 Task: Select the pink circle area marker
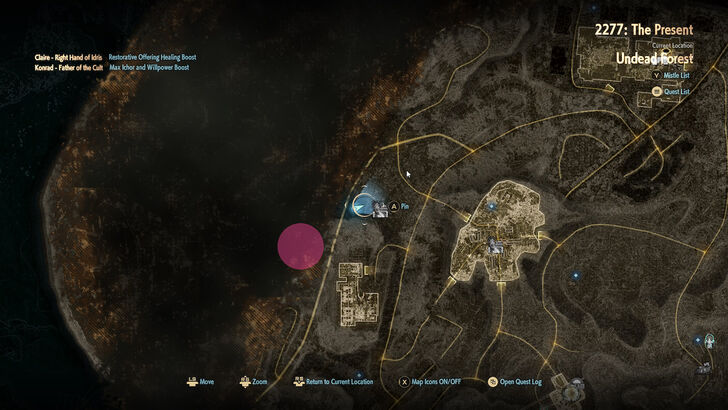click(x=300, y=247)
